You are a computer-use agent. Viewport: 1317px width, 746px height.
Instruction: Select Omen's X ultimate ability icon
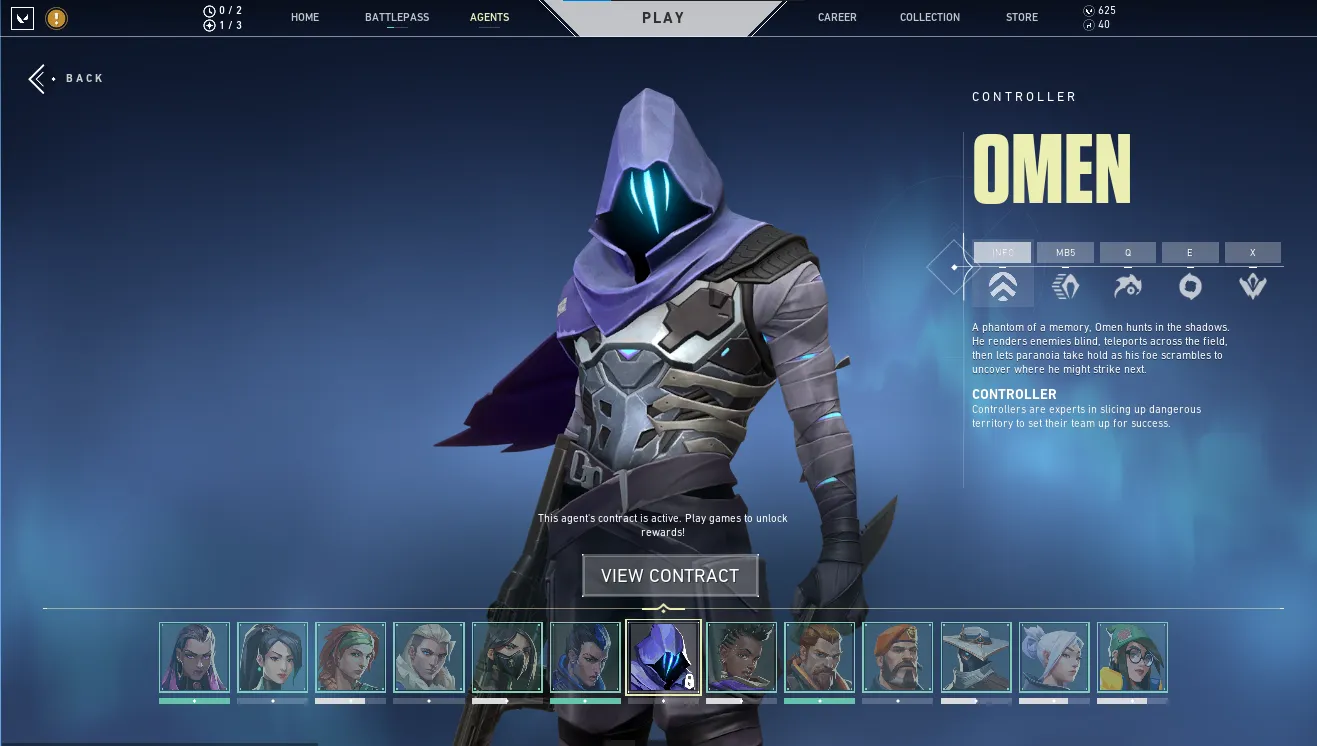pyautogui.click(x=1253, y=286)
